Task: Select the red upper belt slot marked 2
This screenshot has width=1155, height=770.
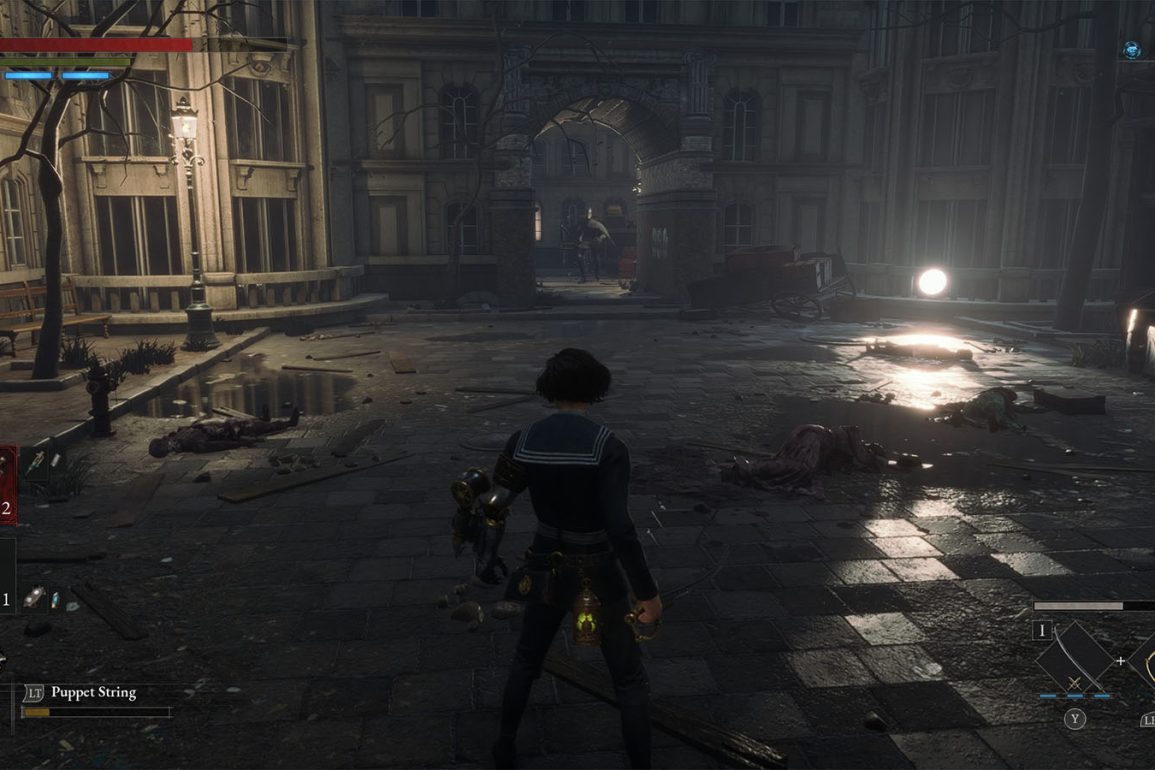Action: 7,485
